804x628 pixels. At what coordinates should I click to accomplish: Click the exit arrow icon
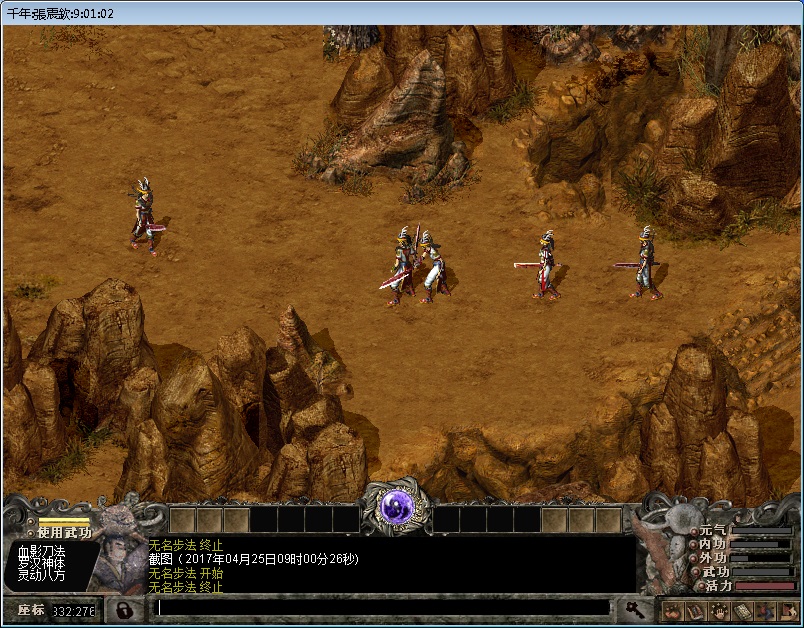point(787,610)
